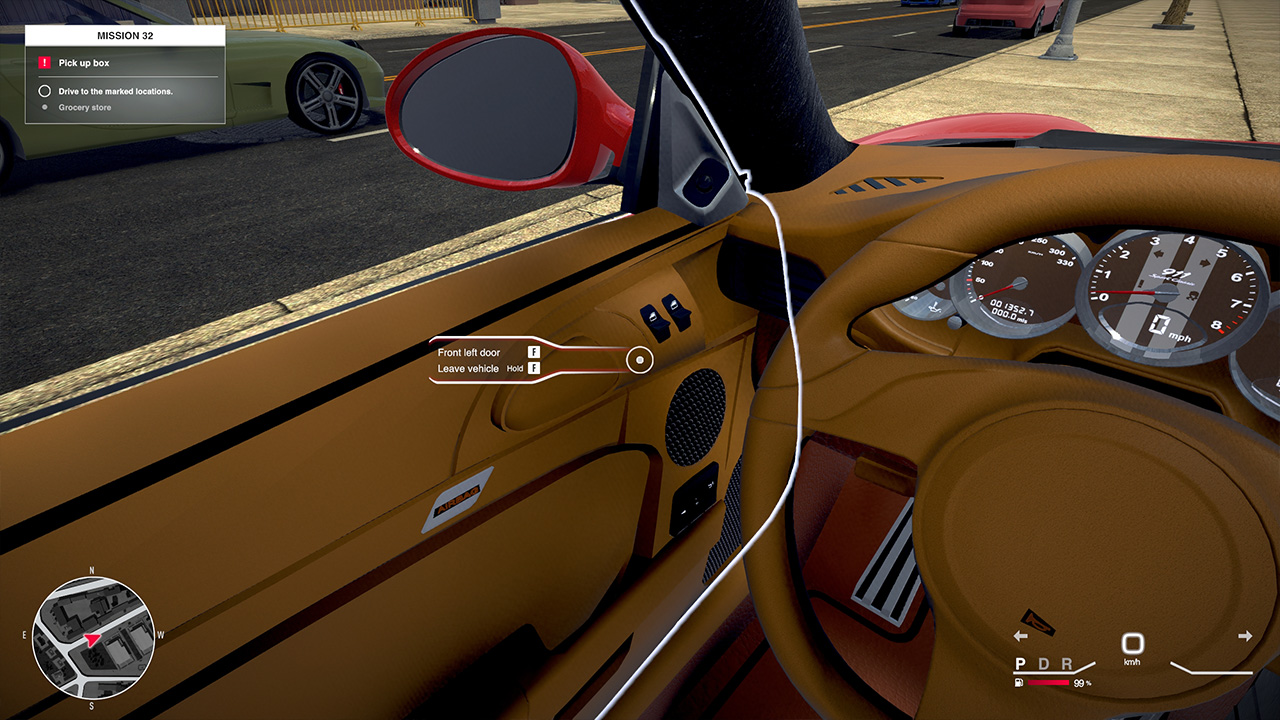
Task: Click the fuel pump icon near the gauge
Action: (1019, 682)
